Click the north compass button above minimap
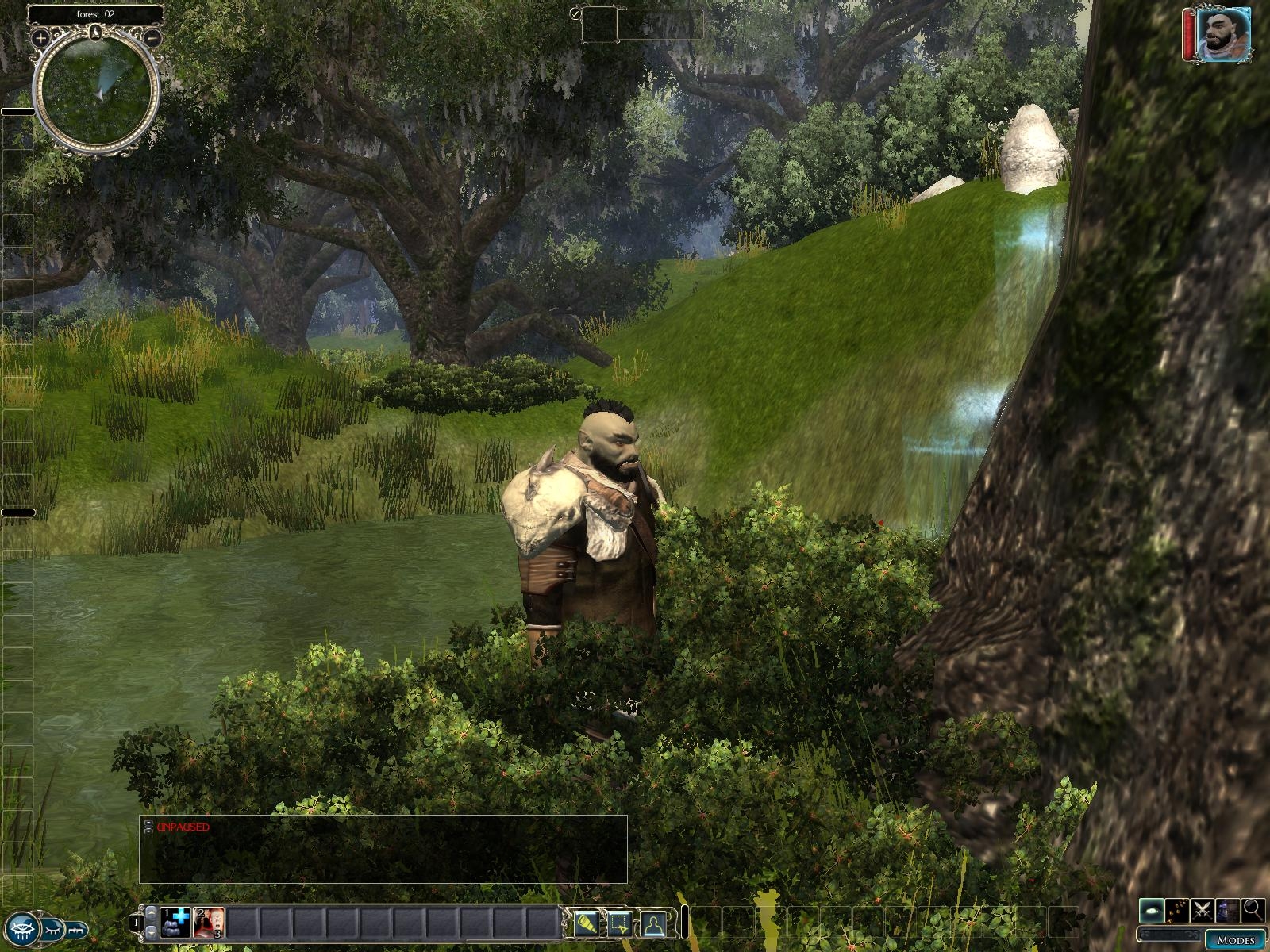This screenshot has height=952, width=1270. [96, 32]
